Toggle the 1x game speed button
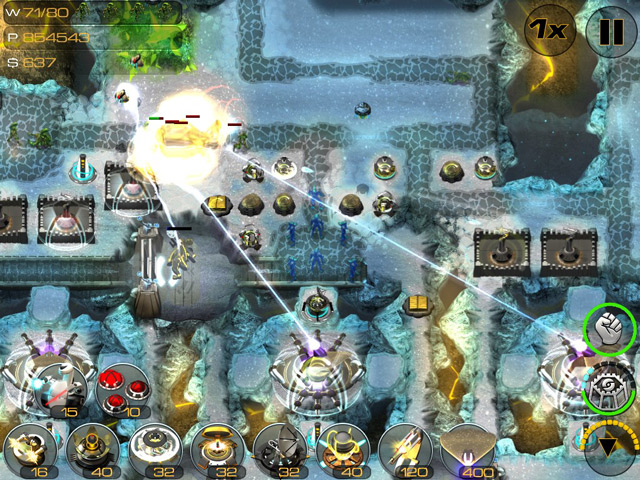 (549, 30)
